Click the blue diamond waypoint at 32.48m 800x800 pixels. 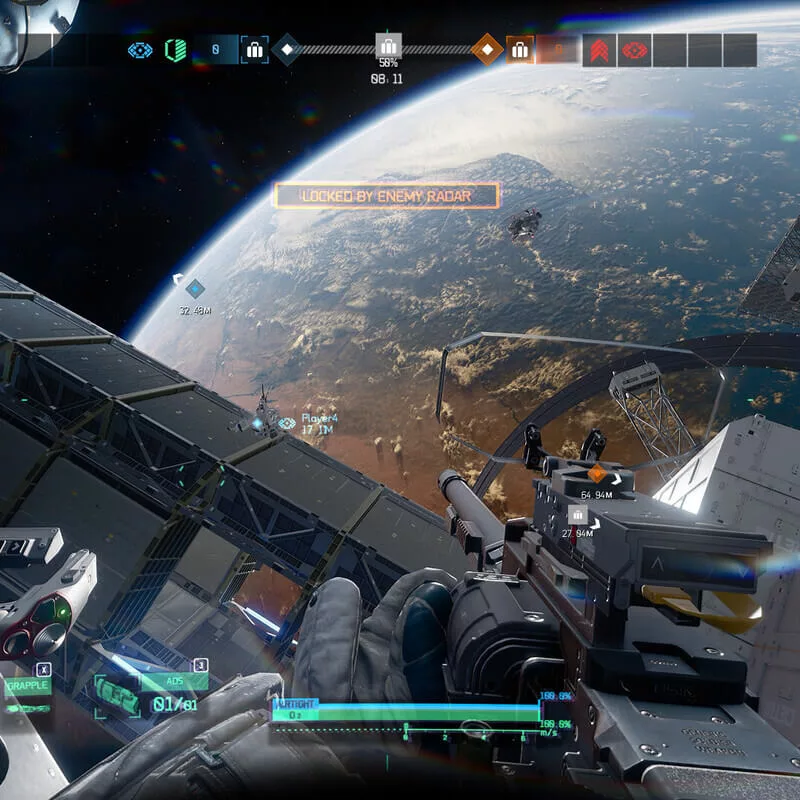click(x=195, y=289)
